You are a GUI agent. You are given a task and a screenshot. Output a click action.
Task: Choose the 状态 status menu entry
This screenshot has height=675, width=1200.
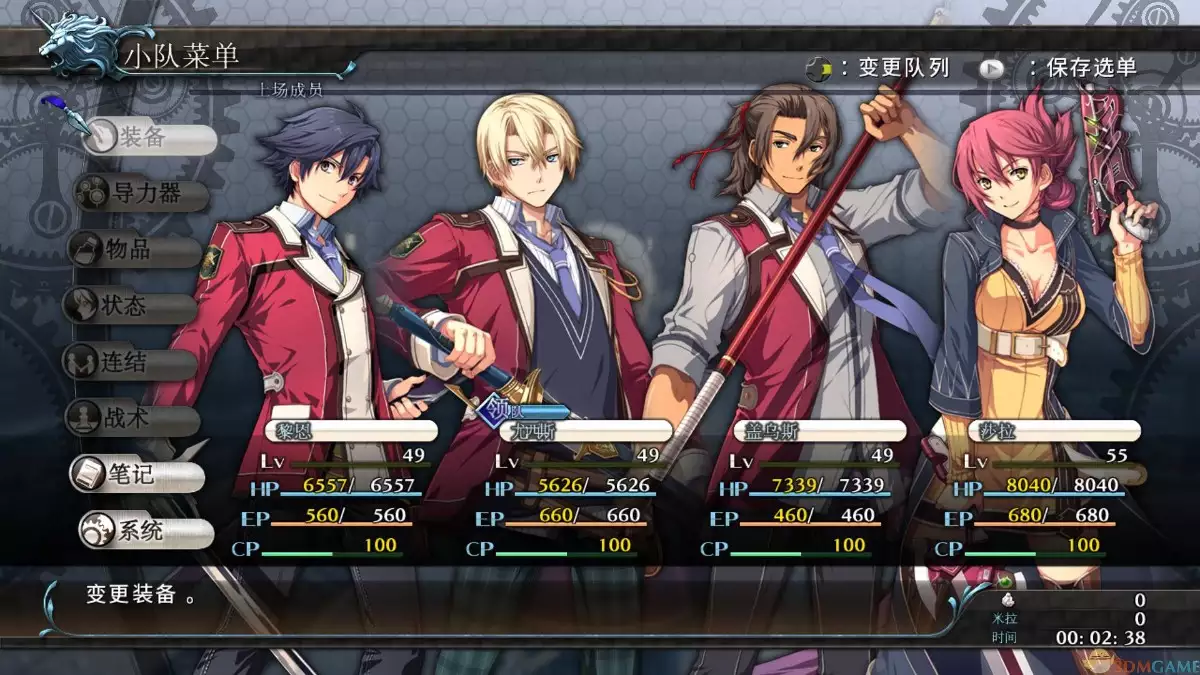click(x=131, y=306)
